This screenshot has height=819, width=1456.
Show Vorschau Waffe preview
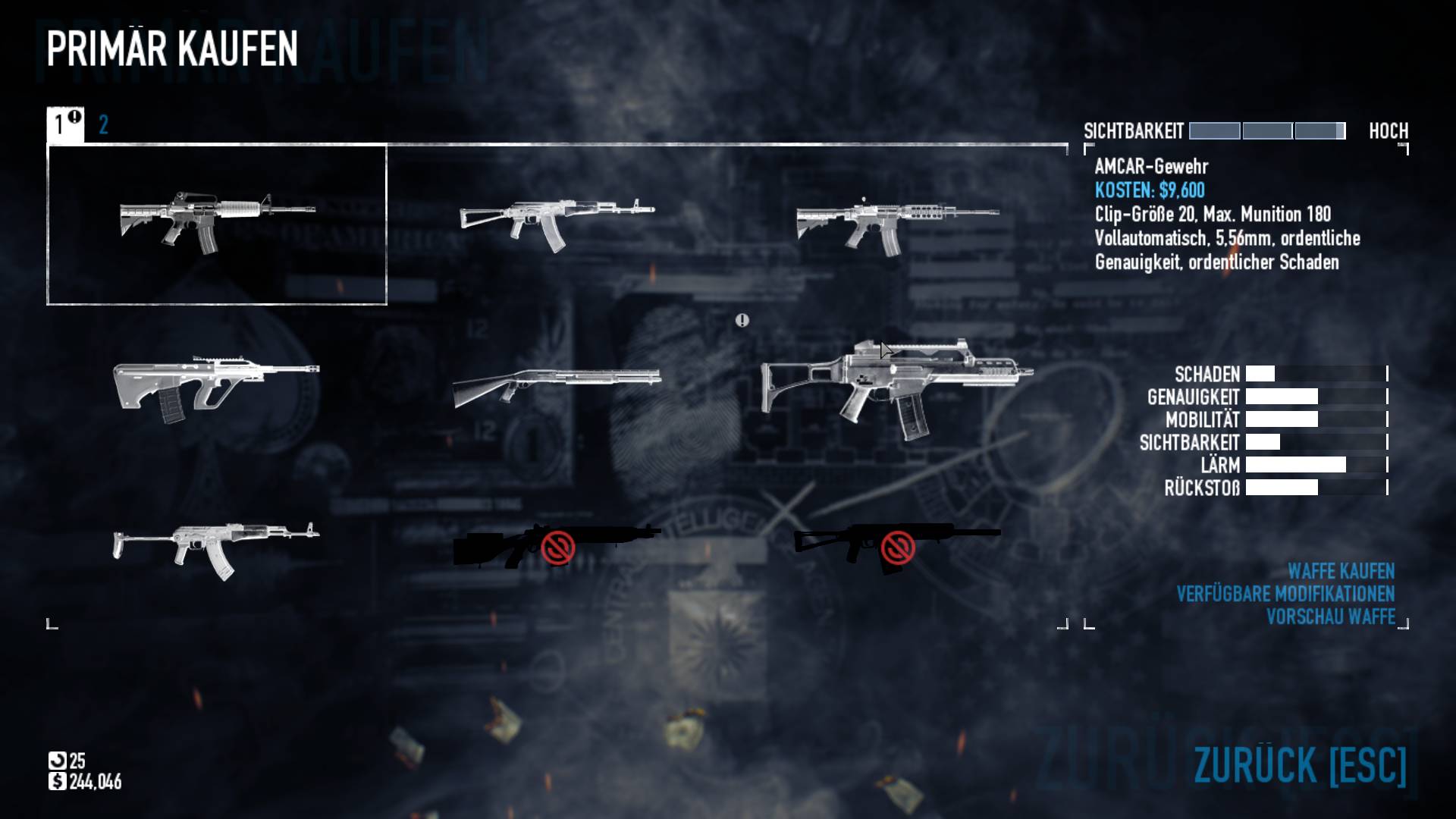[1330, 617]
